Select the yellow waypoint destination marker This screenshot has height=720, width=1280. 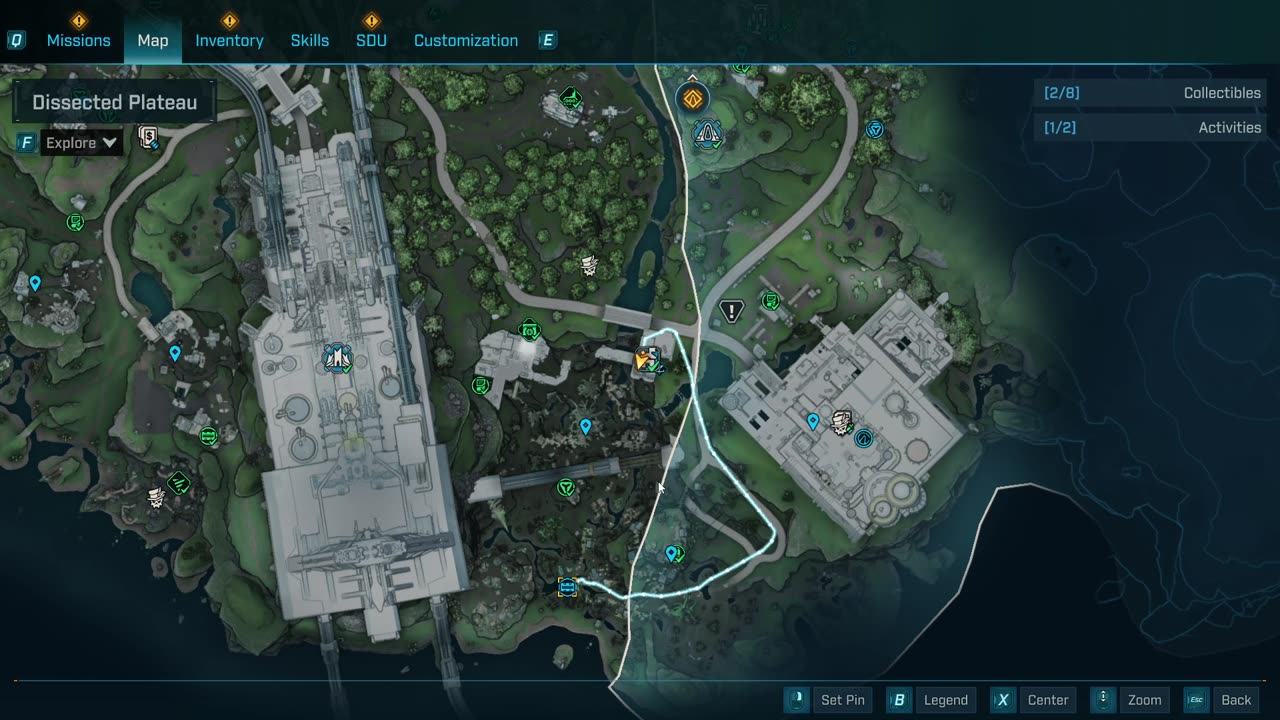(568, 587)
